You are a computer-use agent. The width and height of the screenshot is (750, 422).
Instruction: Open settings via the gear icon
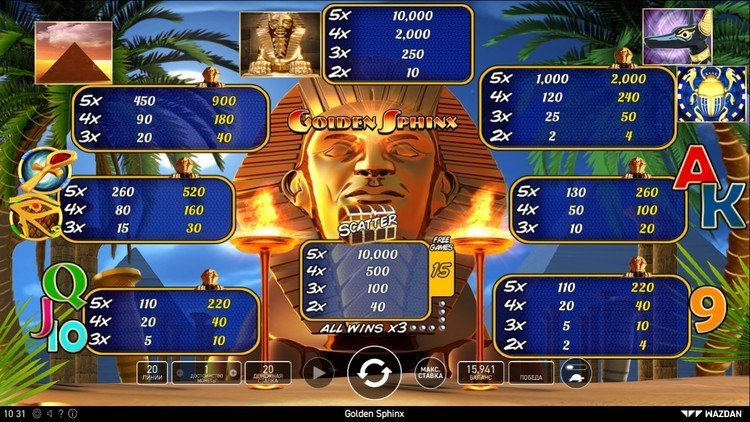(36, 413)
